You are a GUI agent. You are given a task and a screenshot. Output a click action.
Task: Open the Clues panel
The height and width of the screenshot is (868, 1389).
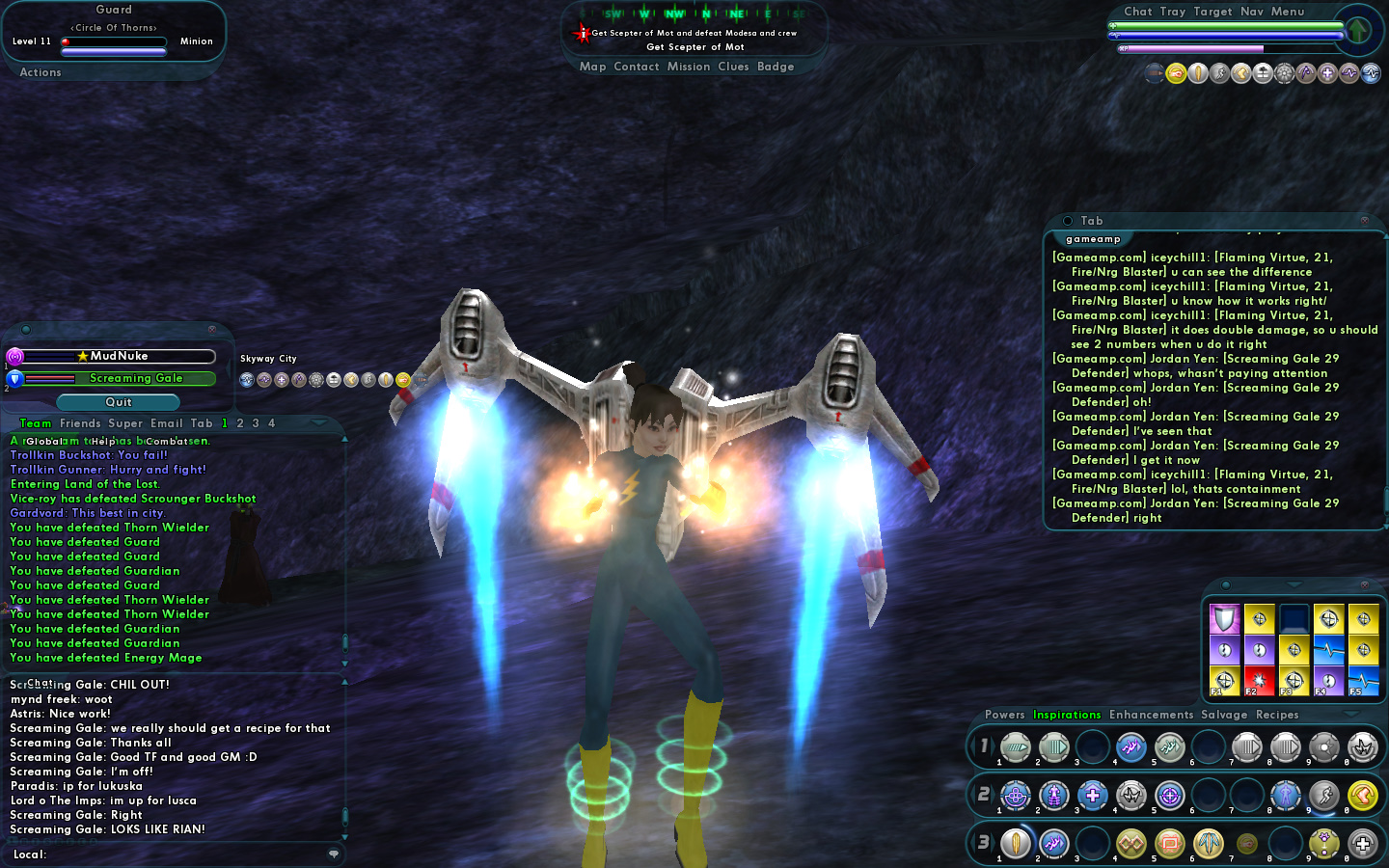(x=733, y=67)
